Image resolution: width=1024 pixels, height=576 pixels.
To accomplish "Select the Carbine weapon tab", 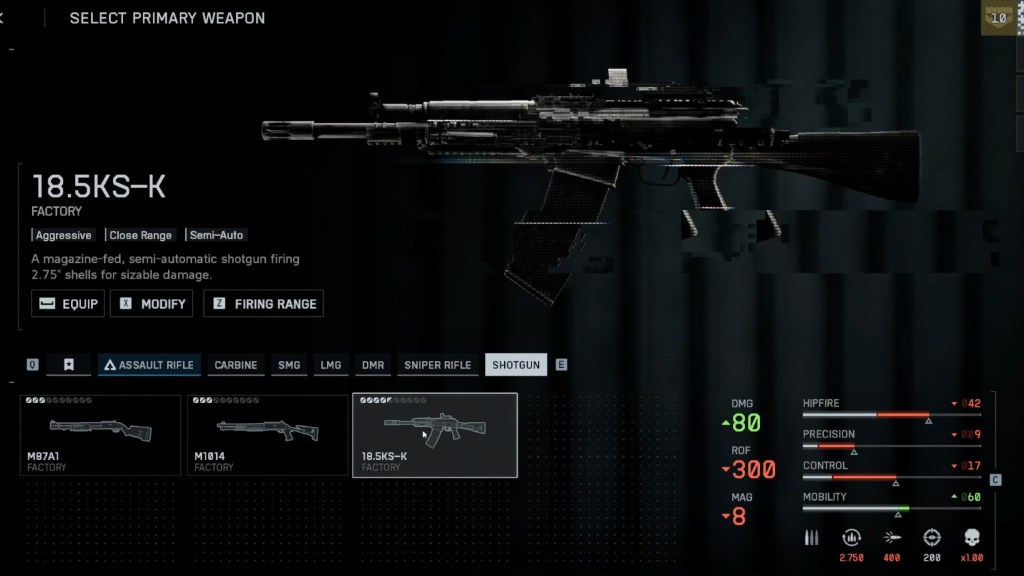I will coord(235,365).
